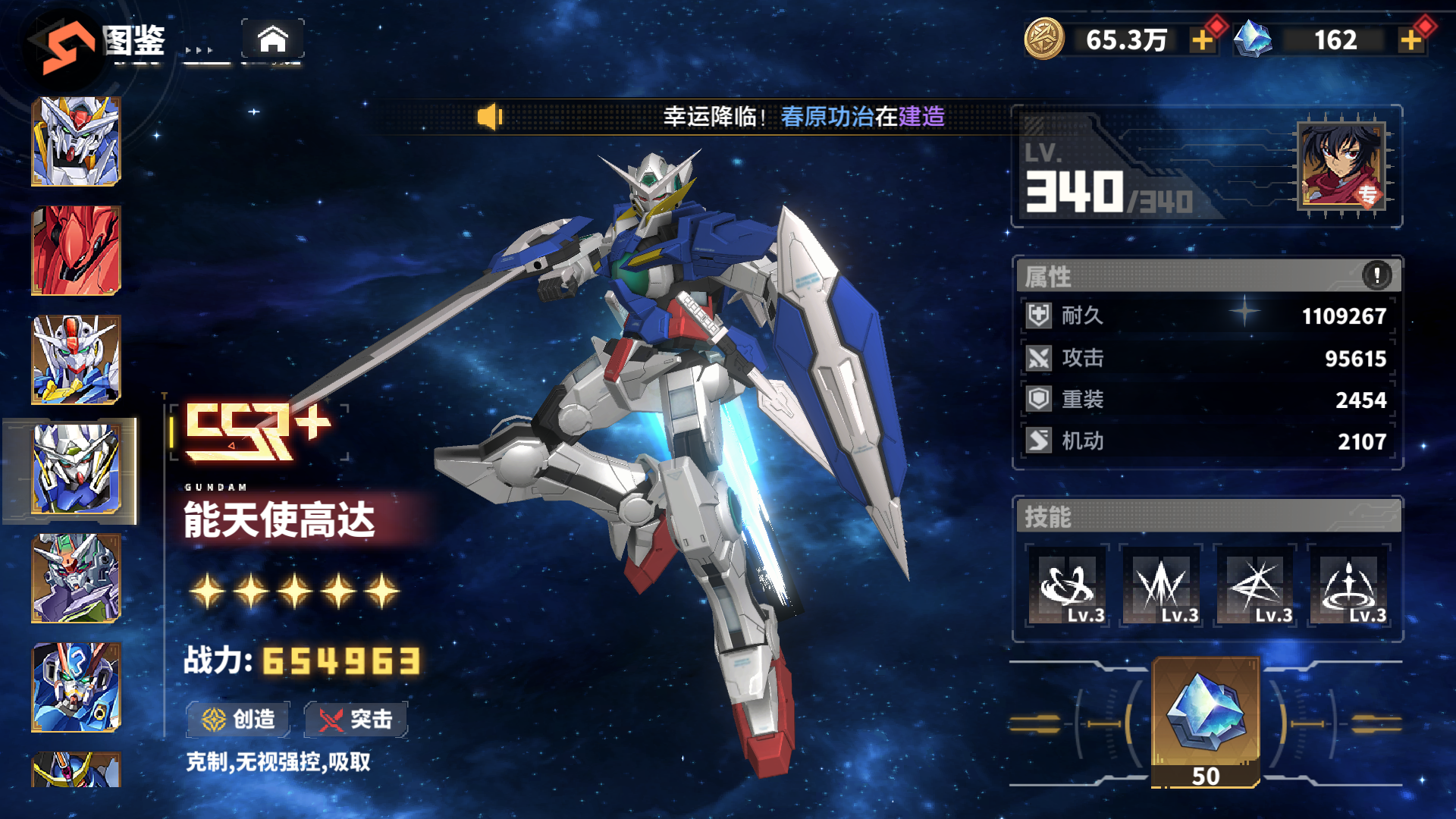
Task: Show attribute details via exclamation icon
Action: (1376, 275)
